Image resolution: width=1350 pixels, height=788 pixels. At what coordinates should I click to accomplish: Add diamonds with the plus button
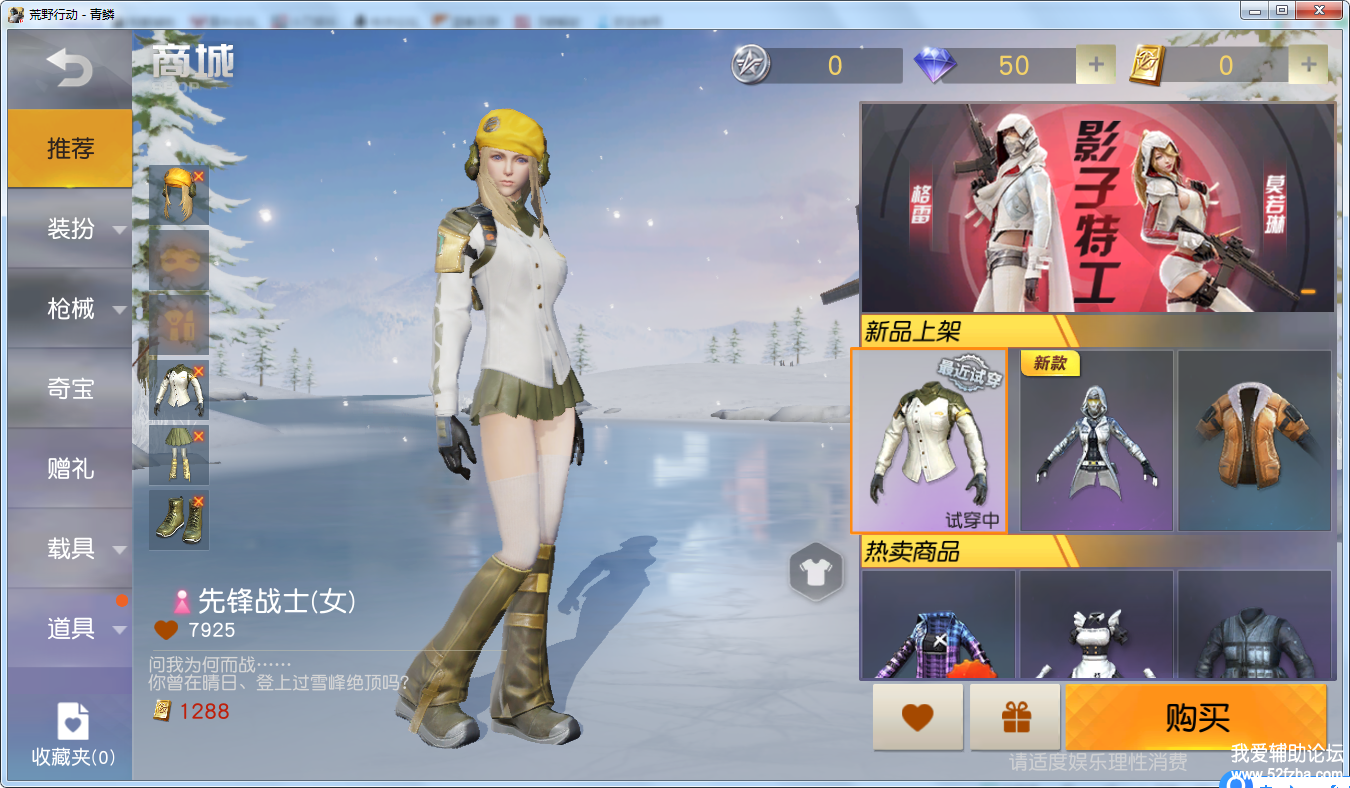click(x=1096, y=65)
